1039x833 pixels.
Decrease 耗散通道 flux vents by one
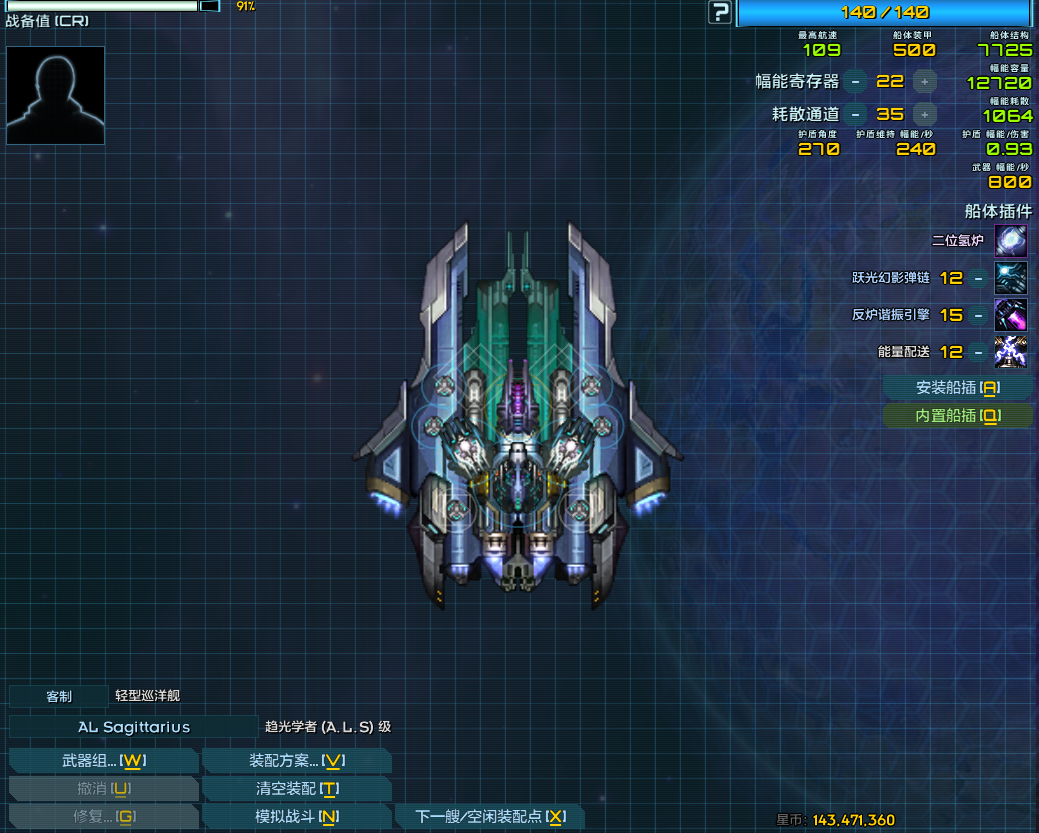(855, 114)
